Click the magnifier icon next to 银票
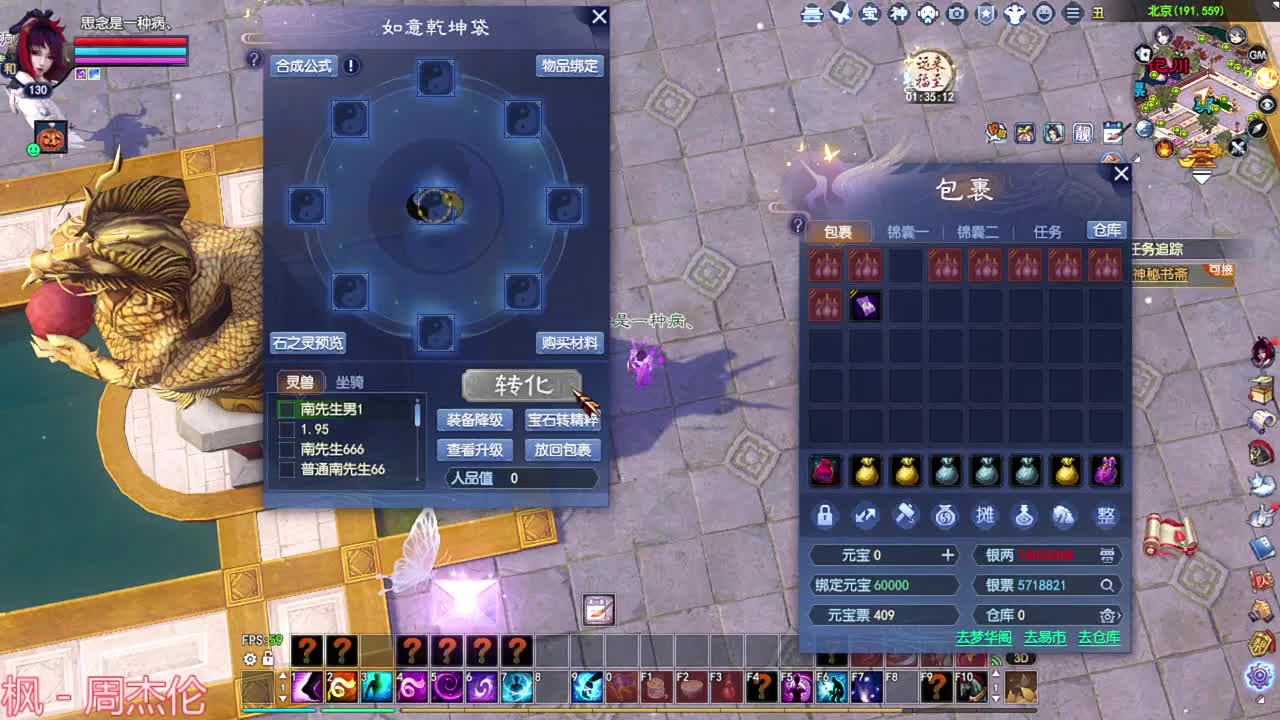Viewport: 1280px width, 720px height. [x=1105, y=585]
